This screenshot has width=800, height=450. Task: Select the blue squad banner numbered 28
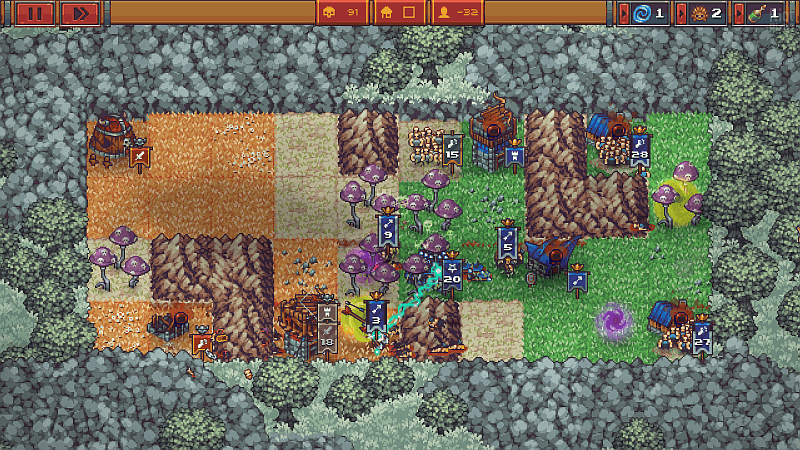[640, 152]
